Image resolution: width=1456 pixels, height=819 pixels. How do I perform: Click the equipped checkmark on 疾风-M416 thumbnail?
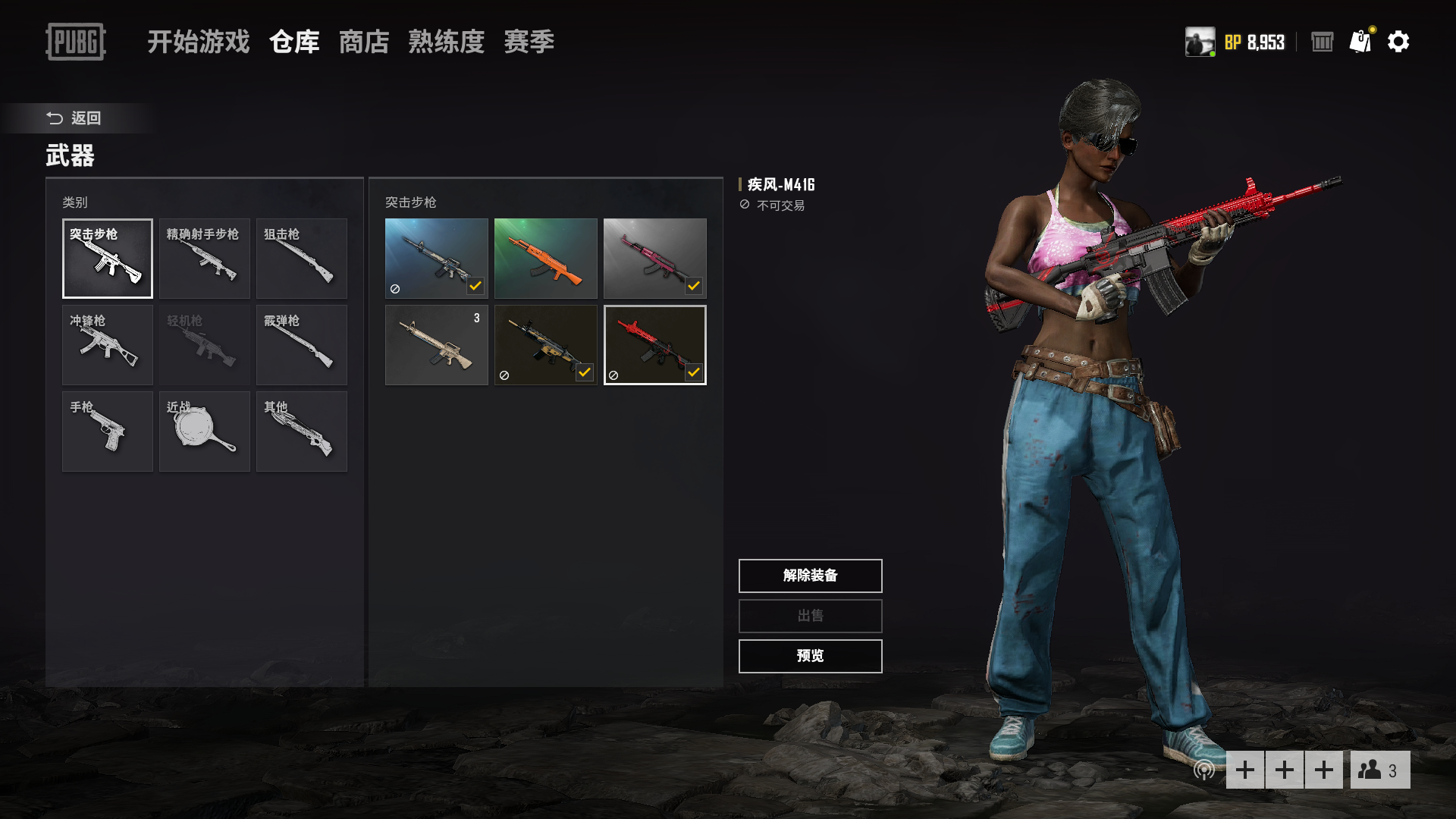[x=694, y=372]
